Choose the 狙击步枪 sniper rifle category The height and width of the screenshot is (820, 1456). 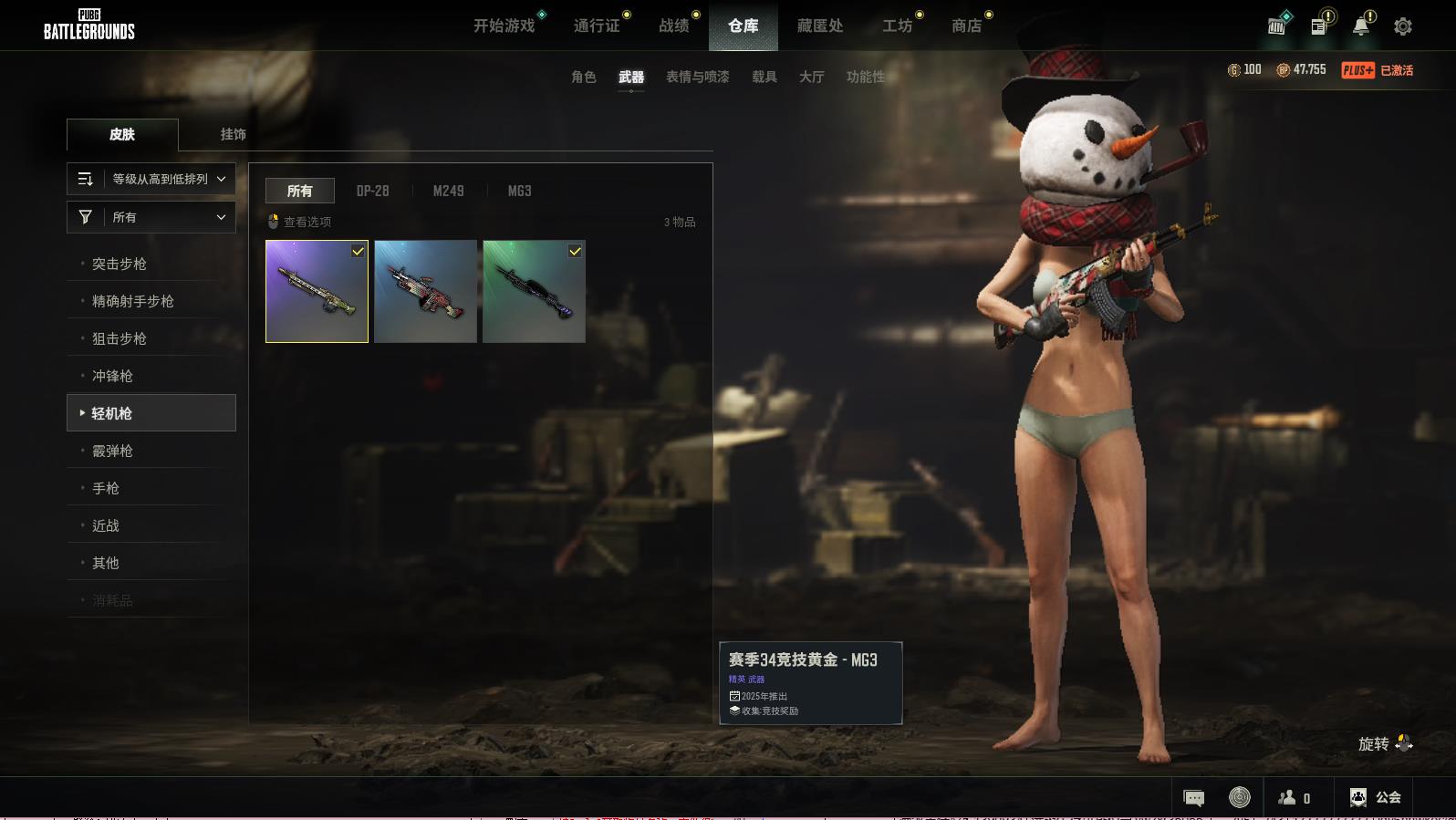coord(120,338)
